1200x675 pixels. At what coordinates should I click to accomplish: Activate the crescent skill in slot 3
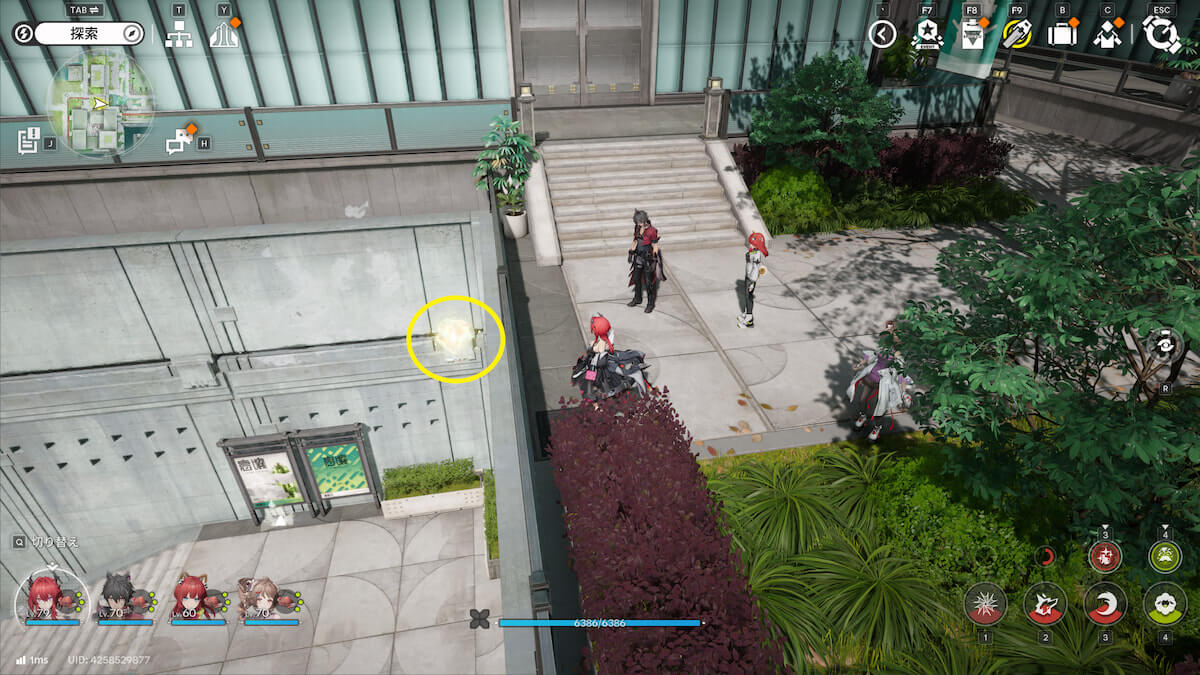coord(1105,604)
